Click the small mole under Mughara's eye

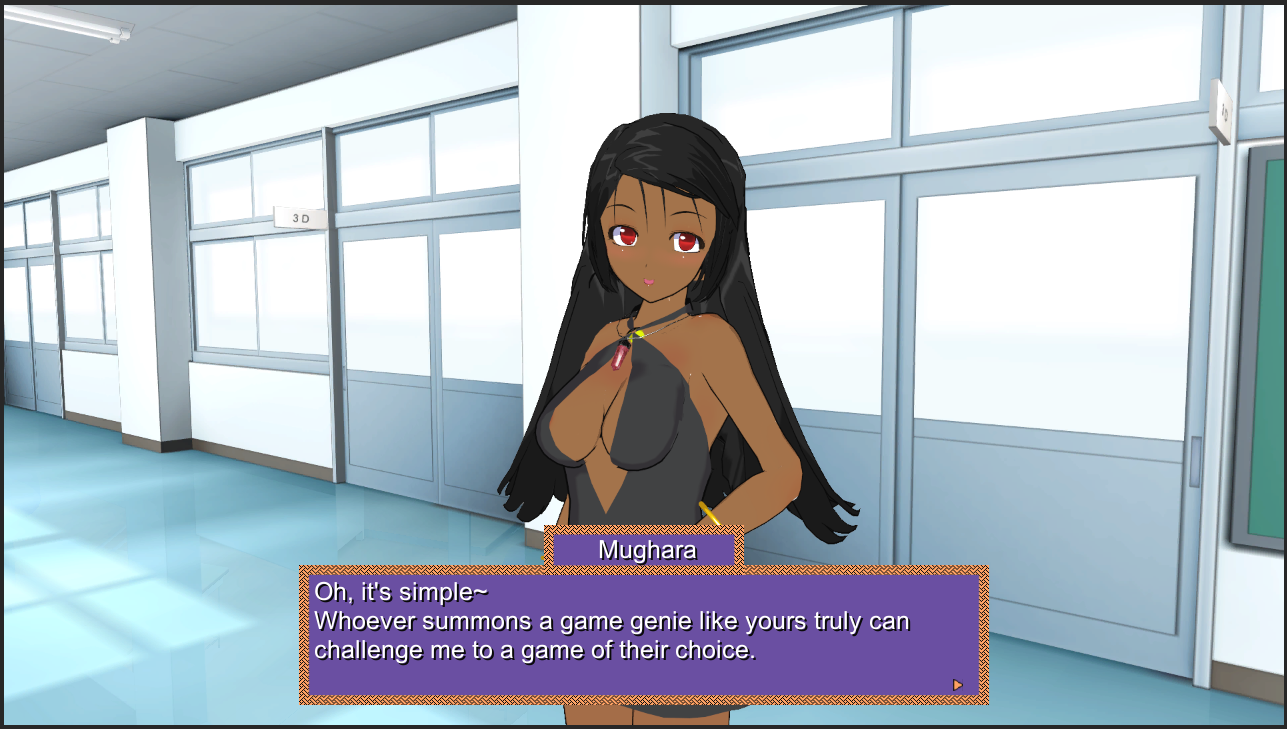coord(623,250)
